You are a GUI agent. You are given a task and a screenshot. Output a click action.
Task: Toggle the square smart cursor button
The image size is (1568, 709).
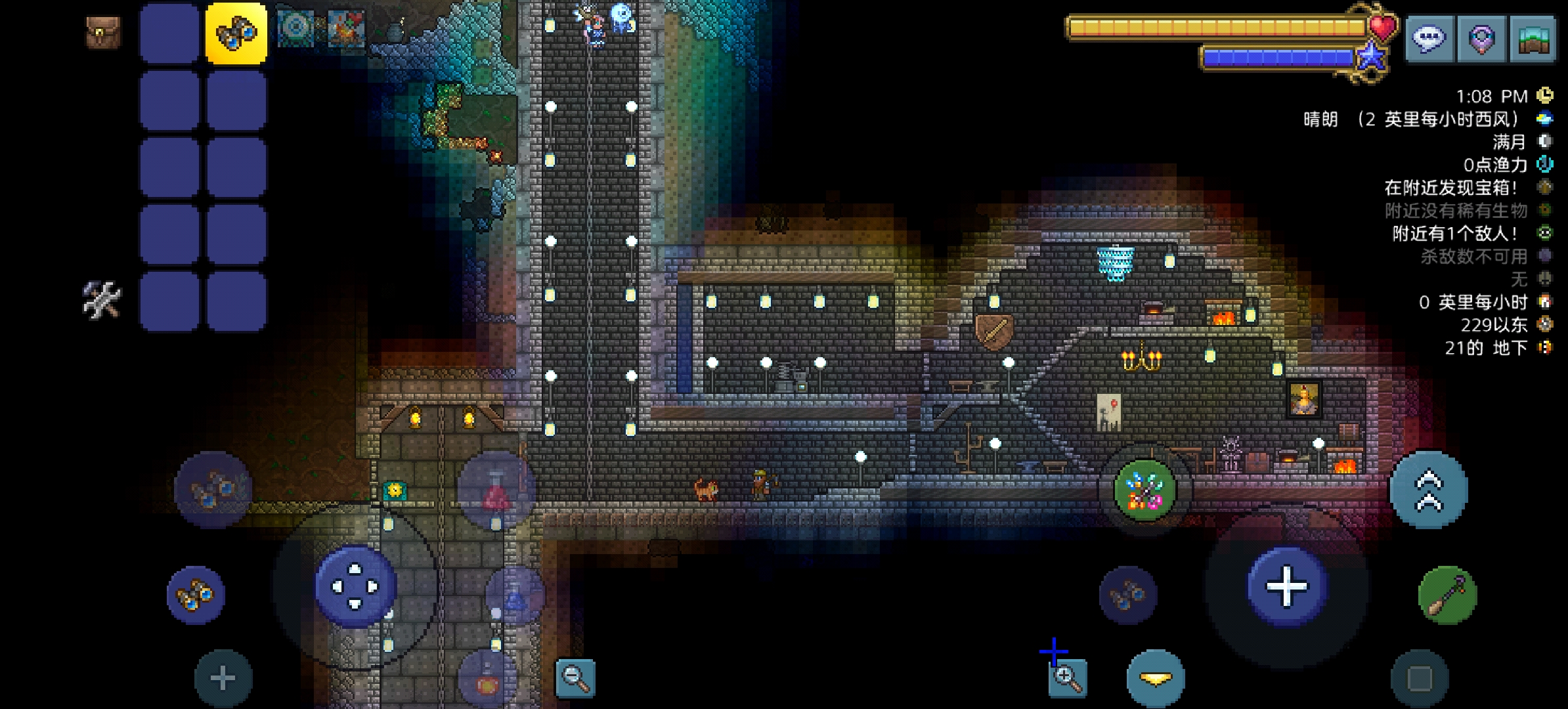[1419, 679]
